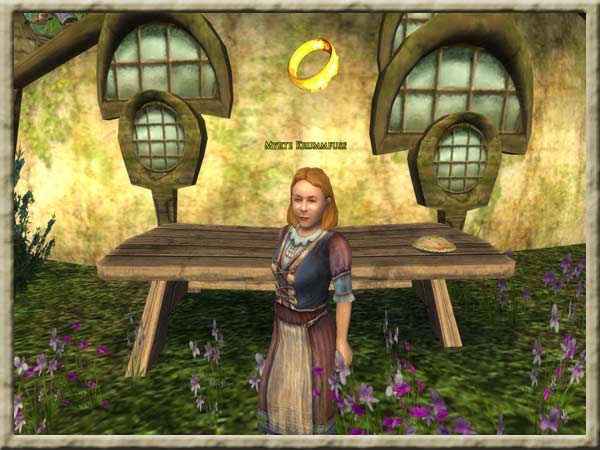This screenshot has width=600, height=450.
Task: Select the Myrte Krummfuss nameplate
Action: coord(305,146)
